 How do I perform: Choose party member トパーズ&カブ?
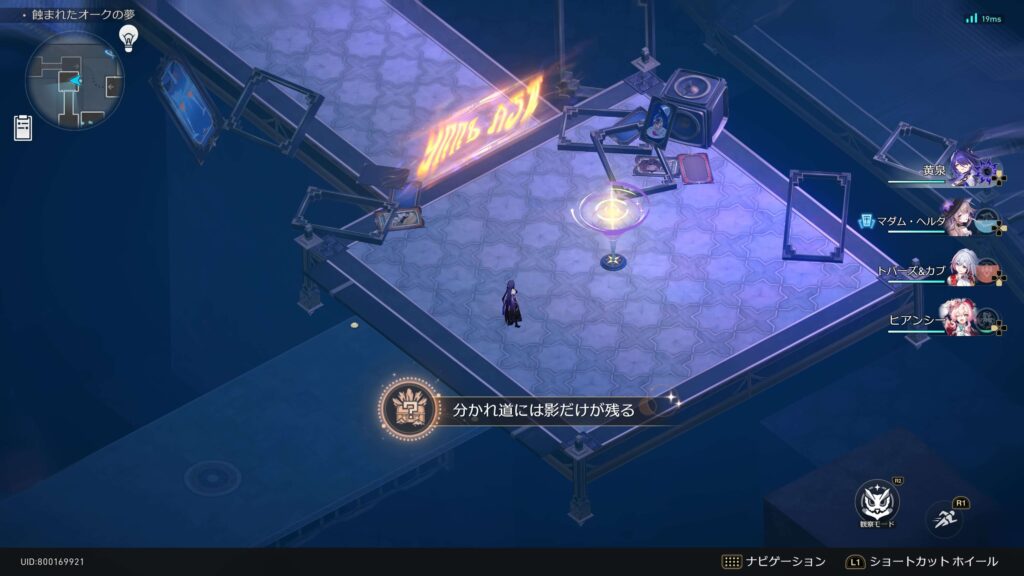point(963,269)
